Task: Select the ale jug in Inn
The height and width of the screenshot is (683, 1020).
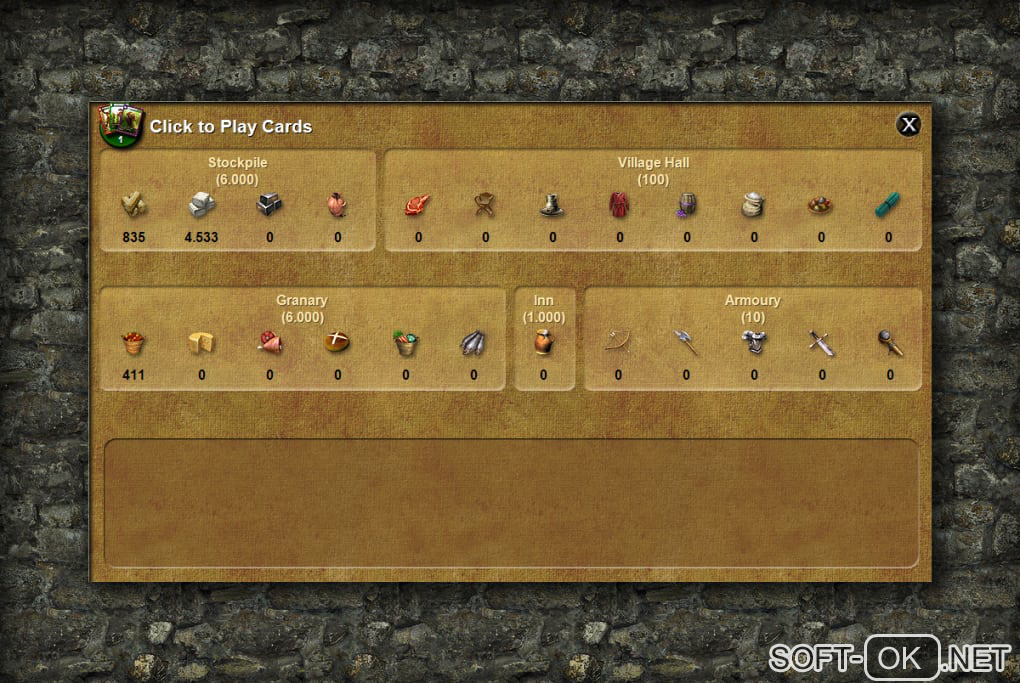Action: click(543, 343)
